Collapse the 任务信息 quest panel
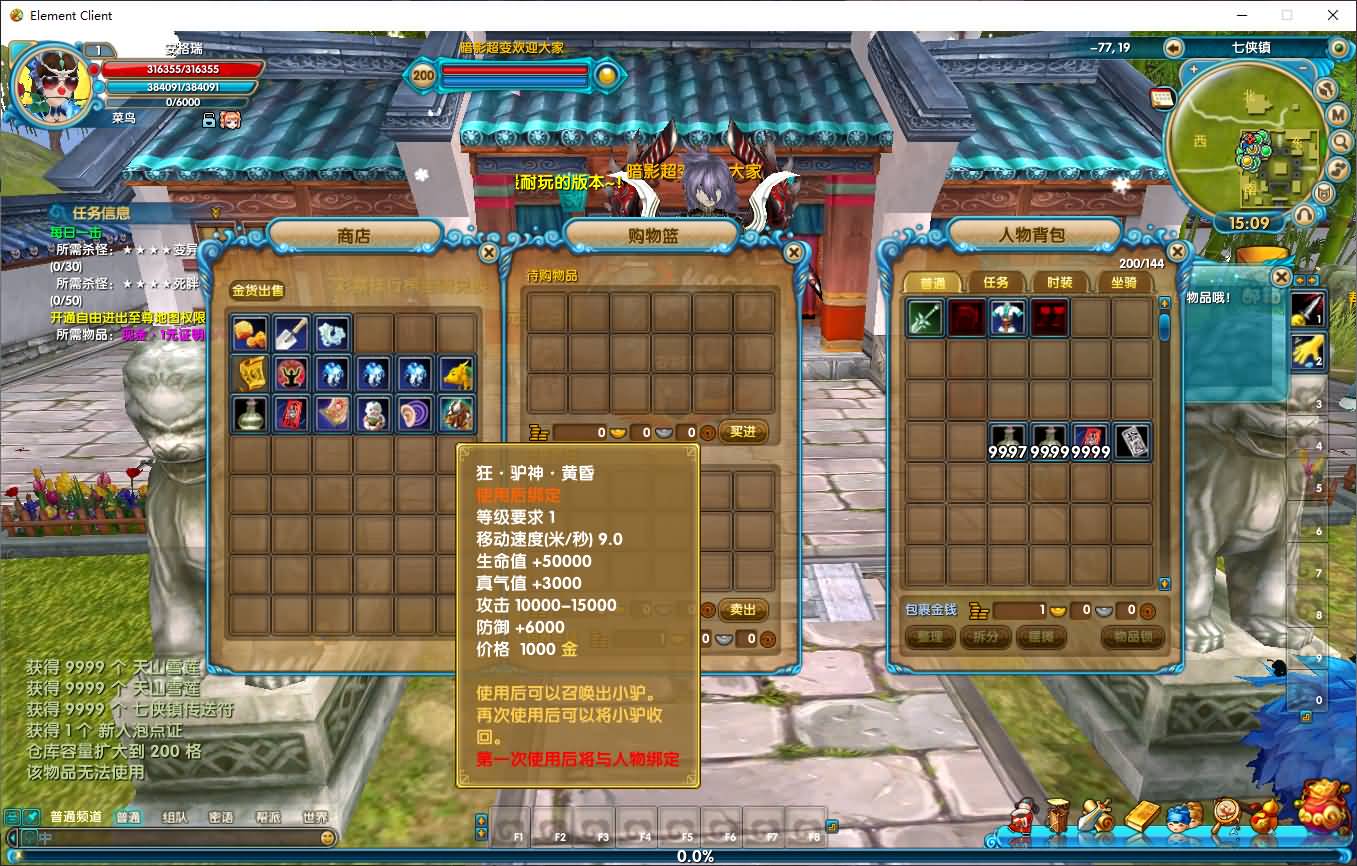1357x866 pixels. 217,211
